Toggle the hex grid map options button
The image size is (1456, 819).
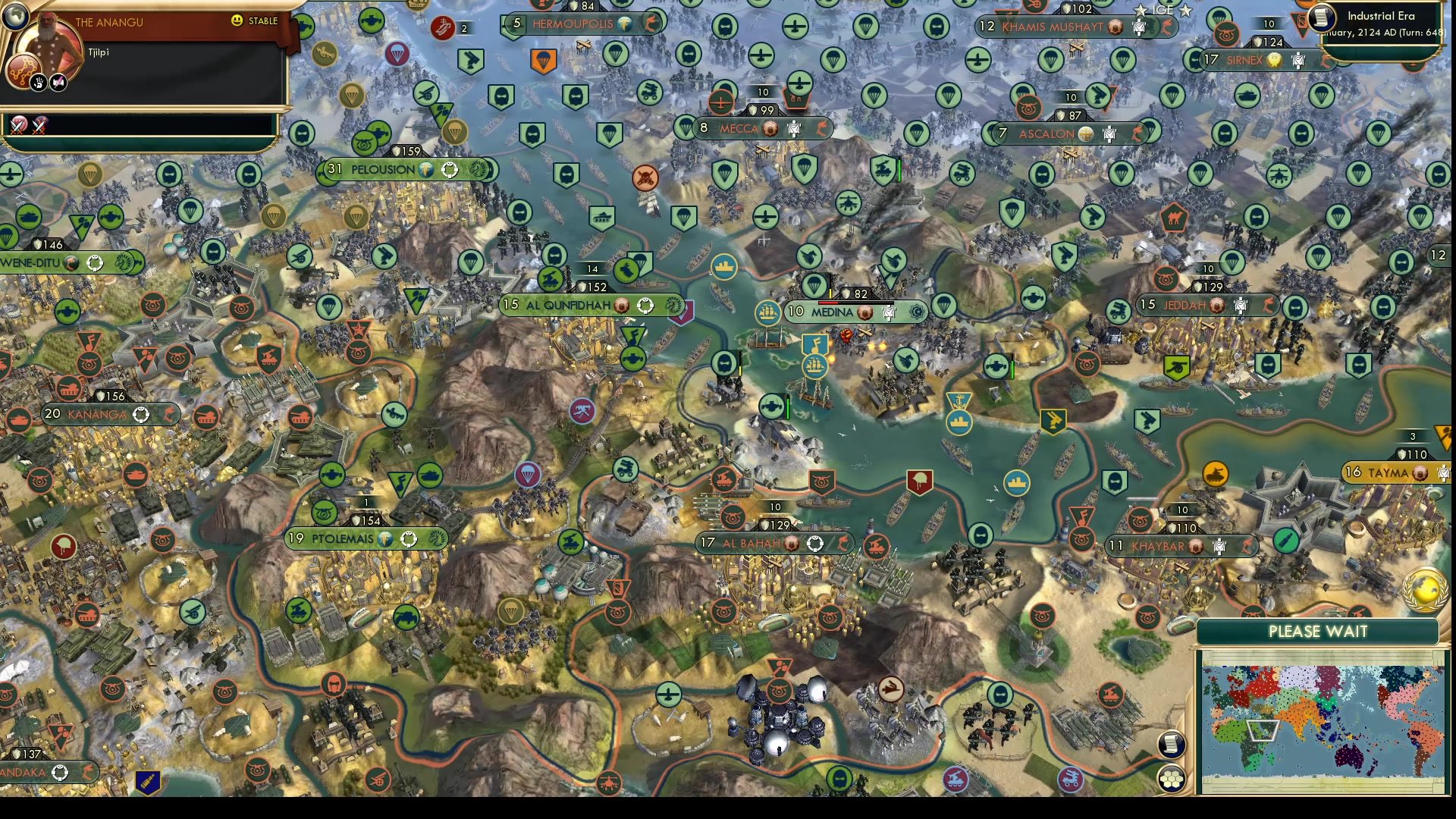1172,778
